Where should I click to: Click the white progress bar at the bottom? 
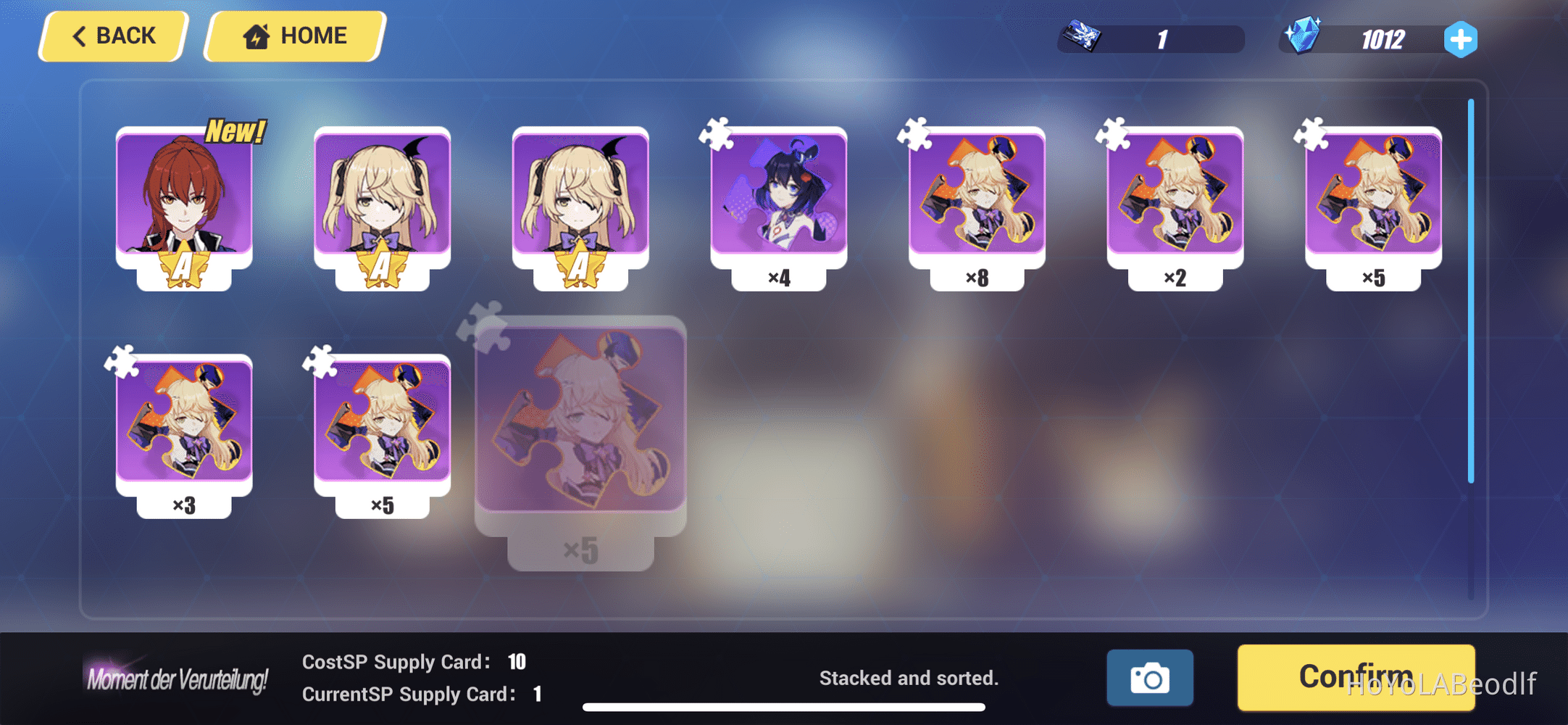point(790,705)
